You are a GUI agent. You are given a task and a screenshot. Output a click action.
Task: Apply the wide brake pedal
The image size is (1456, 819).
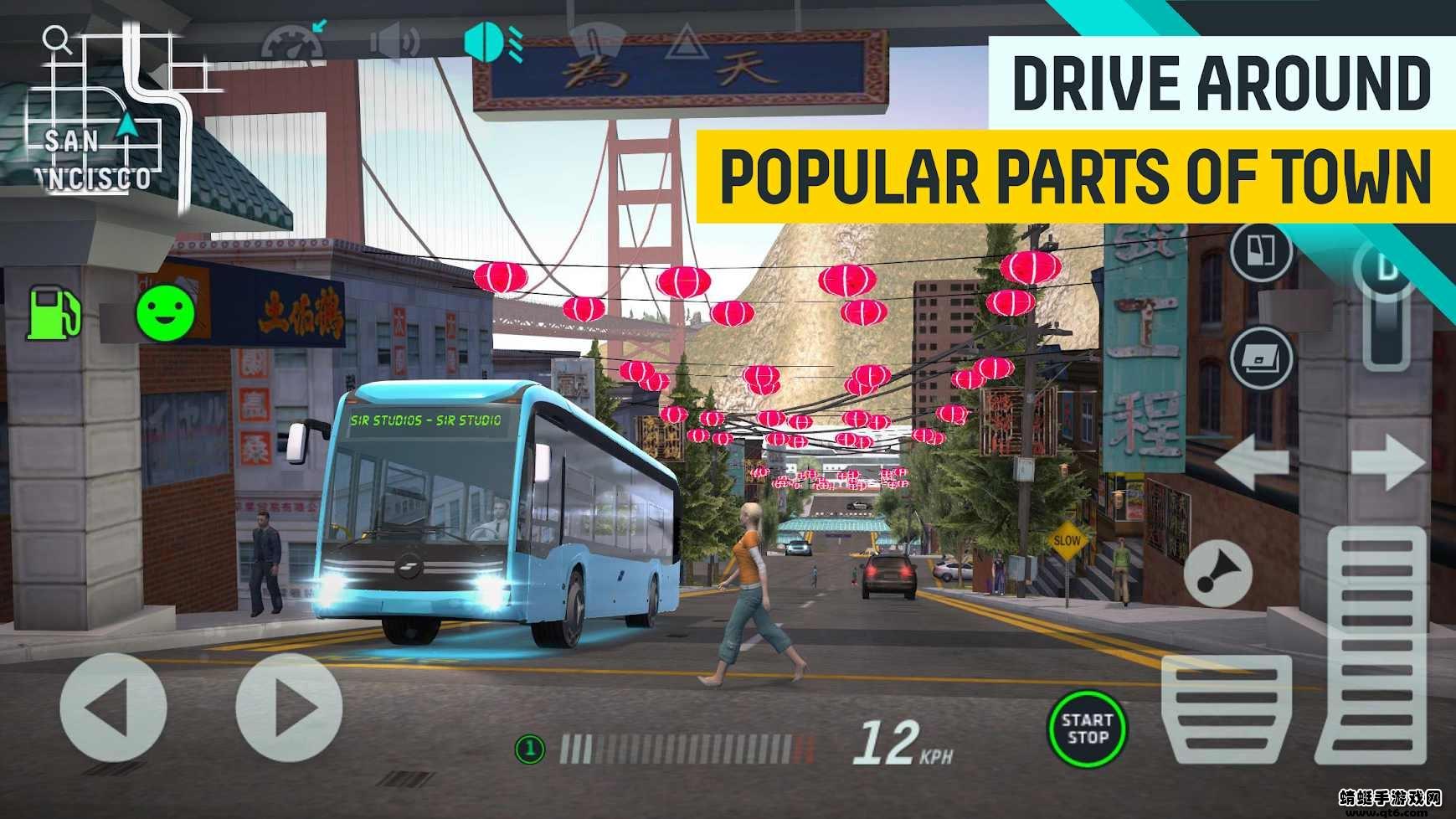click(1227, 708)
